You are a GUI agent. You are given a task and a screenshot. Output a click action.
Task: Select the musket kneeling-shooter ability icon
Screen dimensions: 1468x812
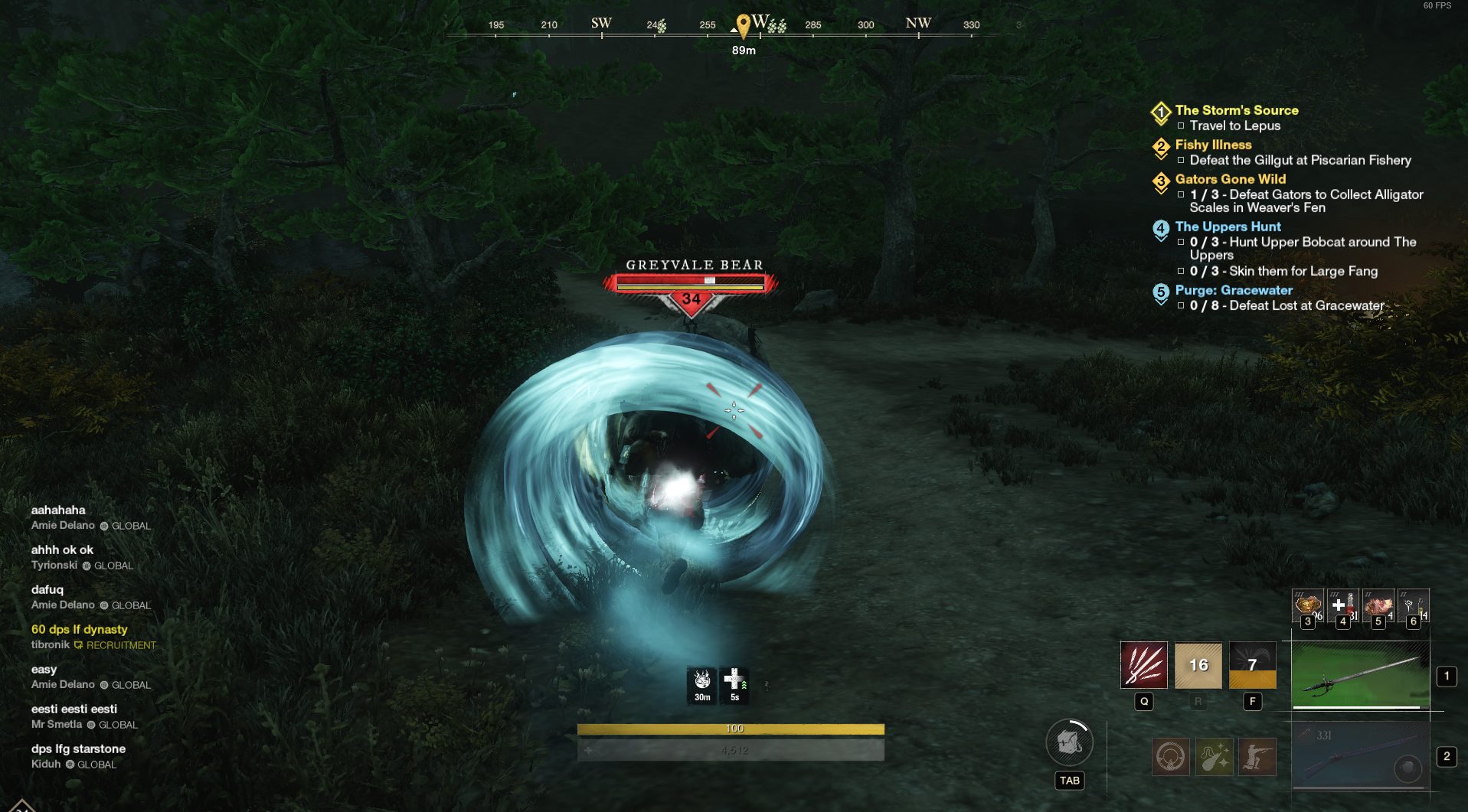point(1257,757)
